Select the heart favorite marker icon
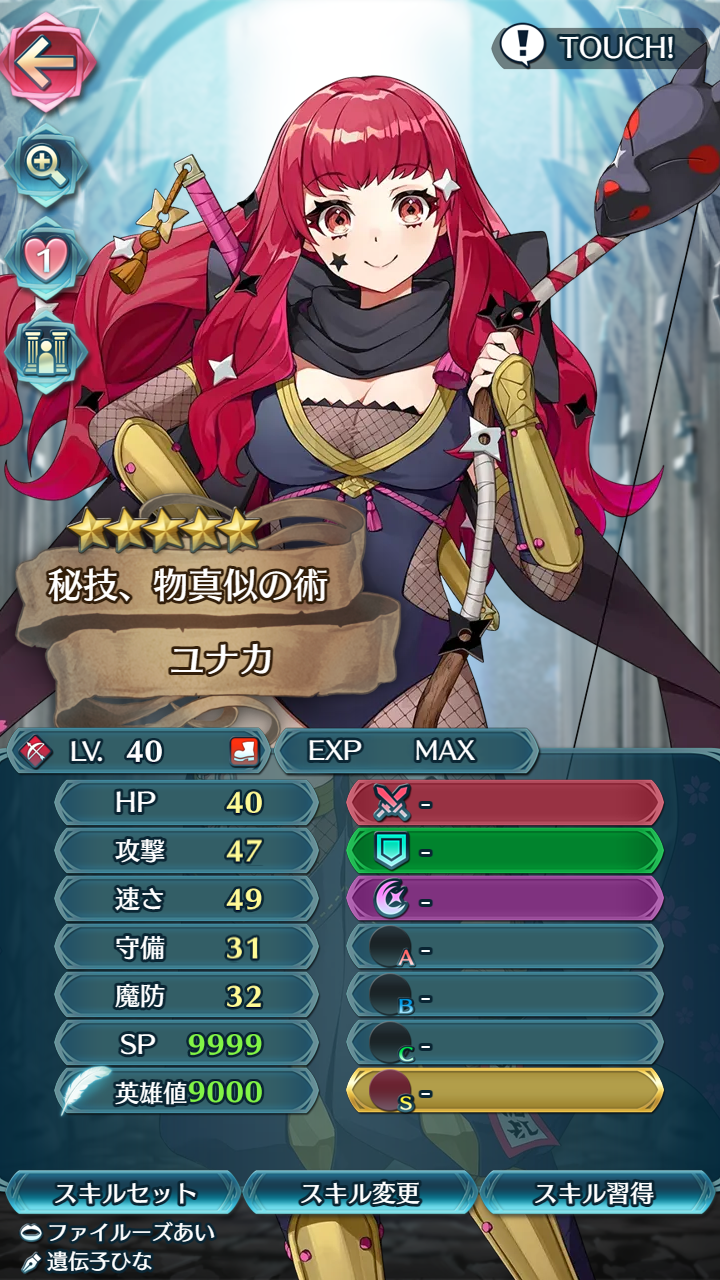 pyautogui.click(x=45, y=257)
